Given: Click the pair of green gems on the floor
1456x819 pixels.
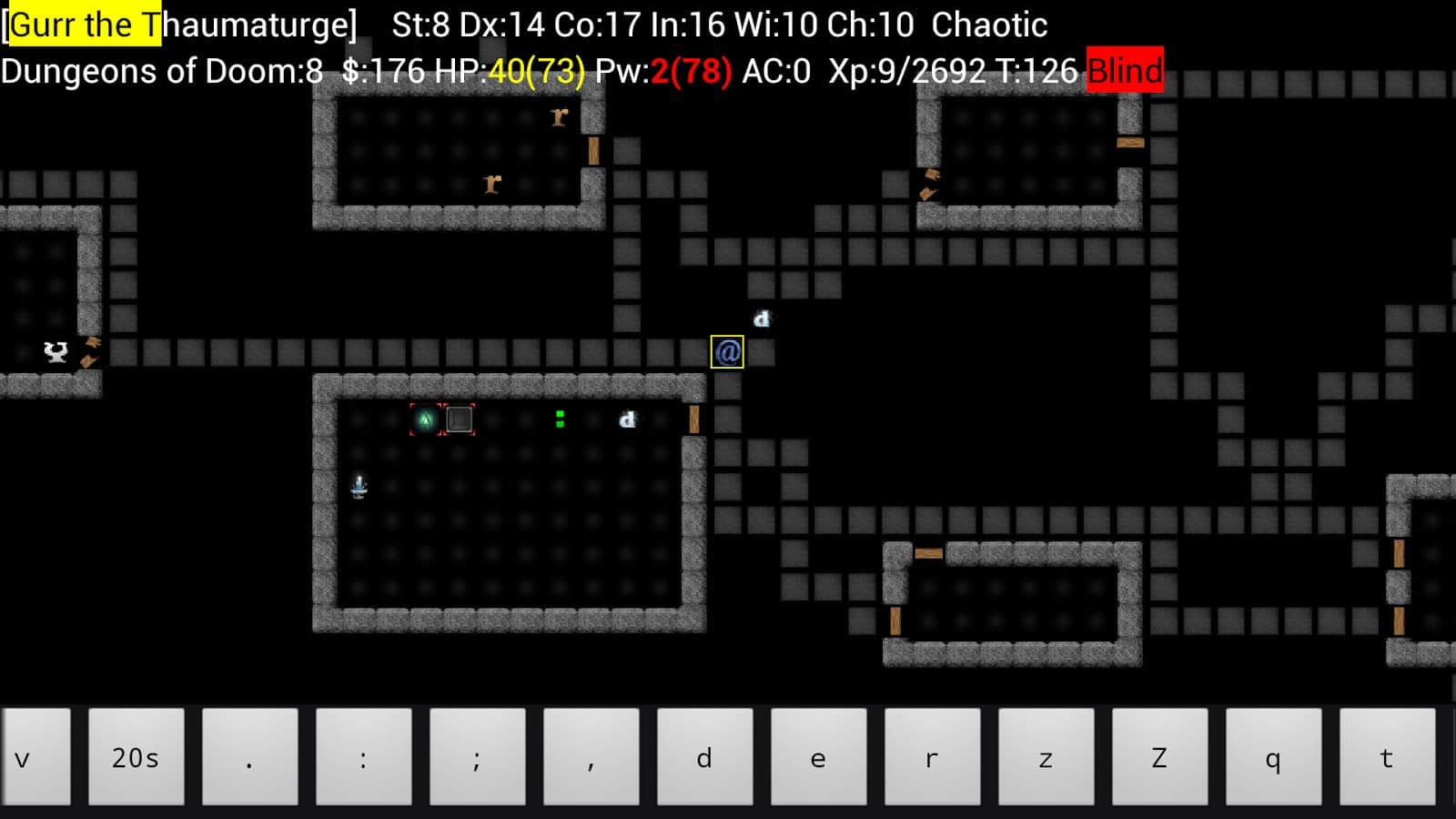Looking at the screenshot, I should coord(559,420).
